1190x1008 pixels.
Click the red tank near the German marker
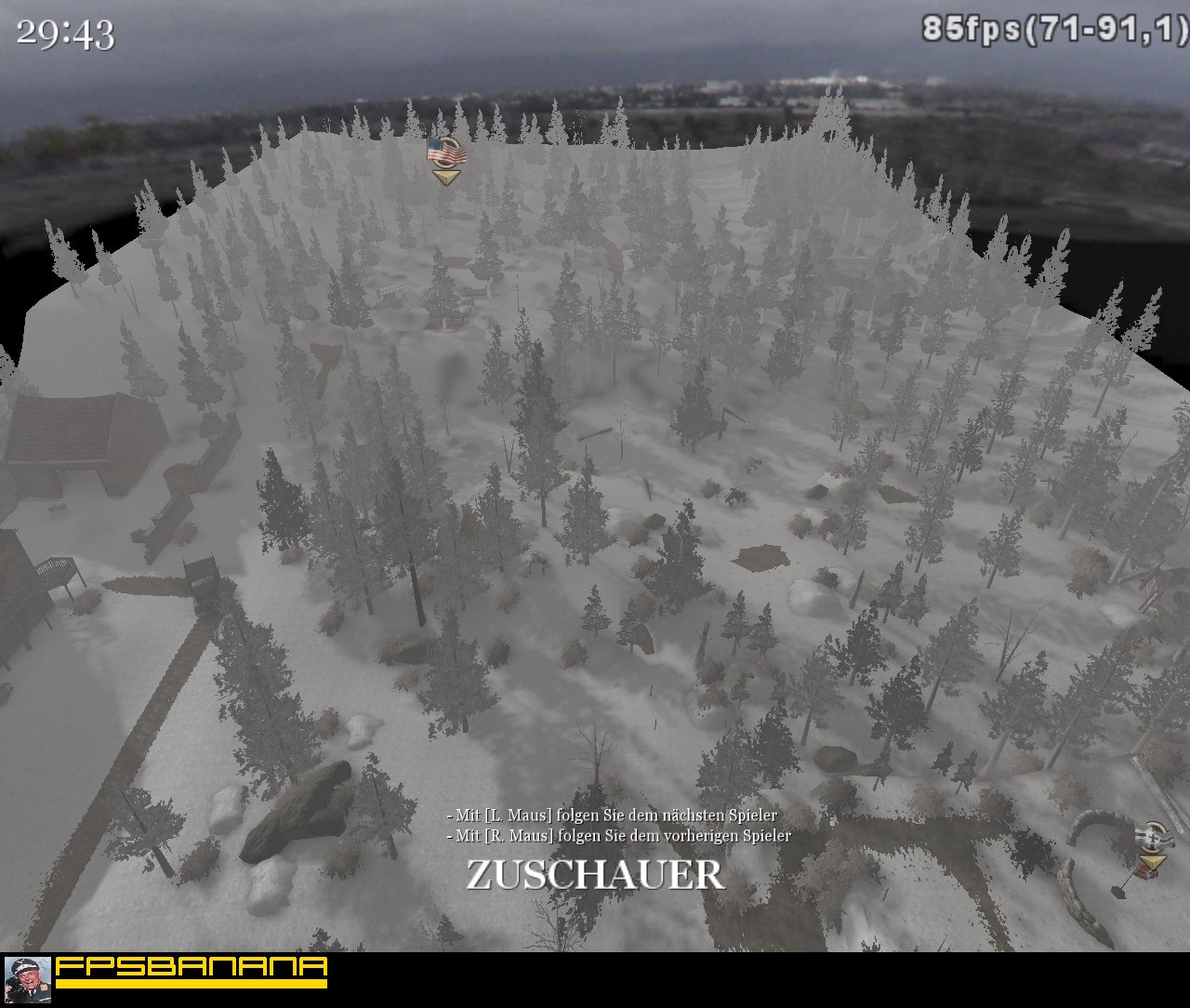coord(1146,873)
